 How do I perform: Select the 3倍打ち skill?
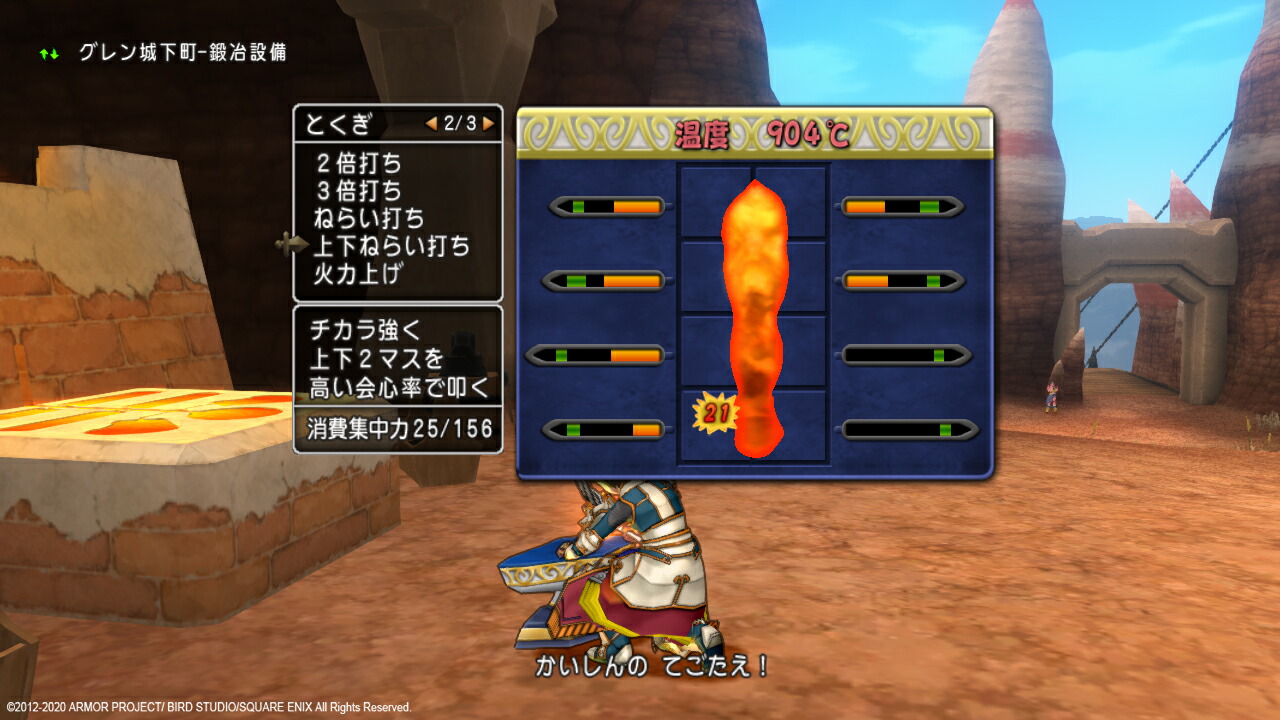click(x=357, y=190)
